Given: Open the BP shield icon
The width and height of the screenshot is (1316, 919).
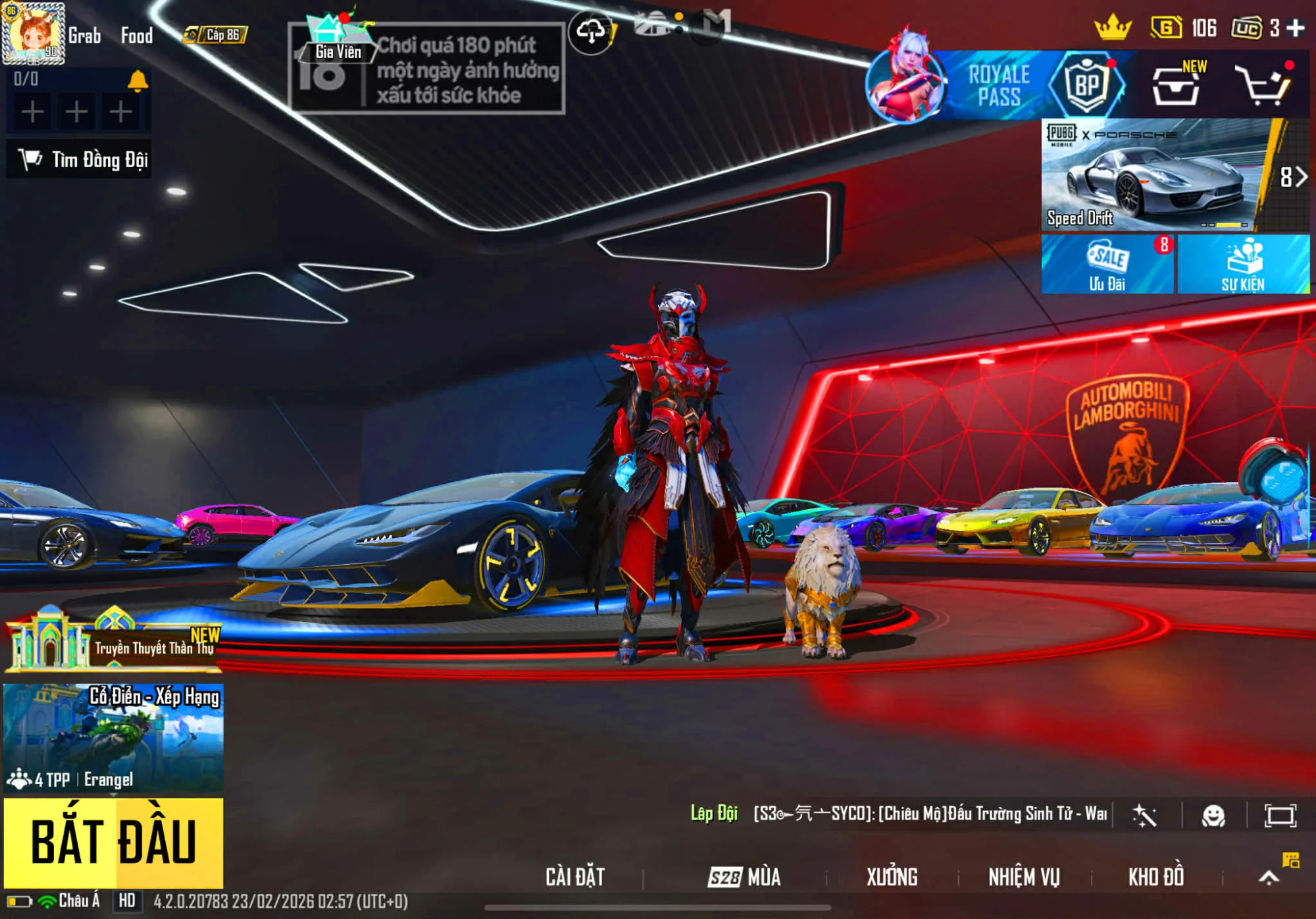Looking at the screenshot, I should [x=1087, y=86].
